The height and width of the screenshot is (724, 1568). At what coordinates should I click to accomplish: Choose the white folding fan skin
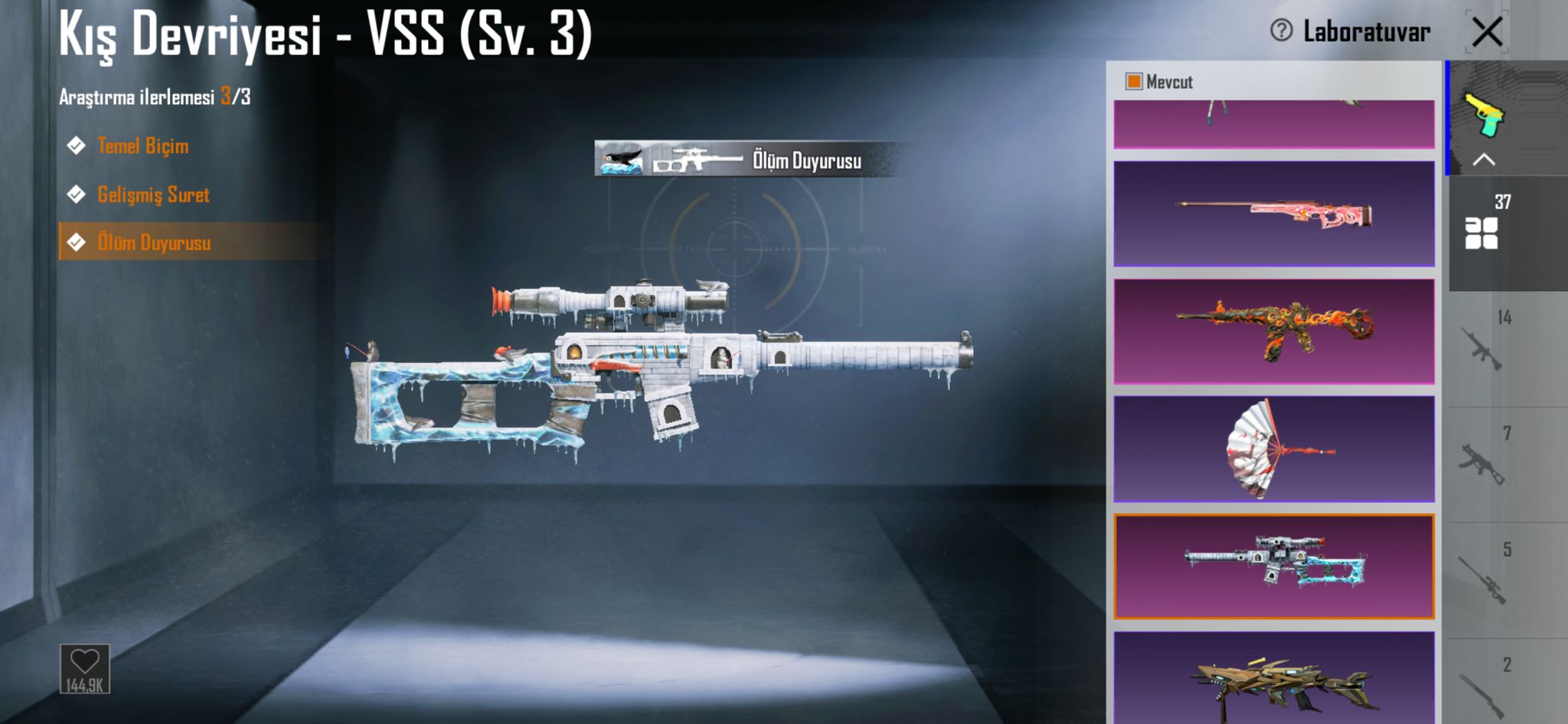(1273, 449)
